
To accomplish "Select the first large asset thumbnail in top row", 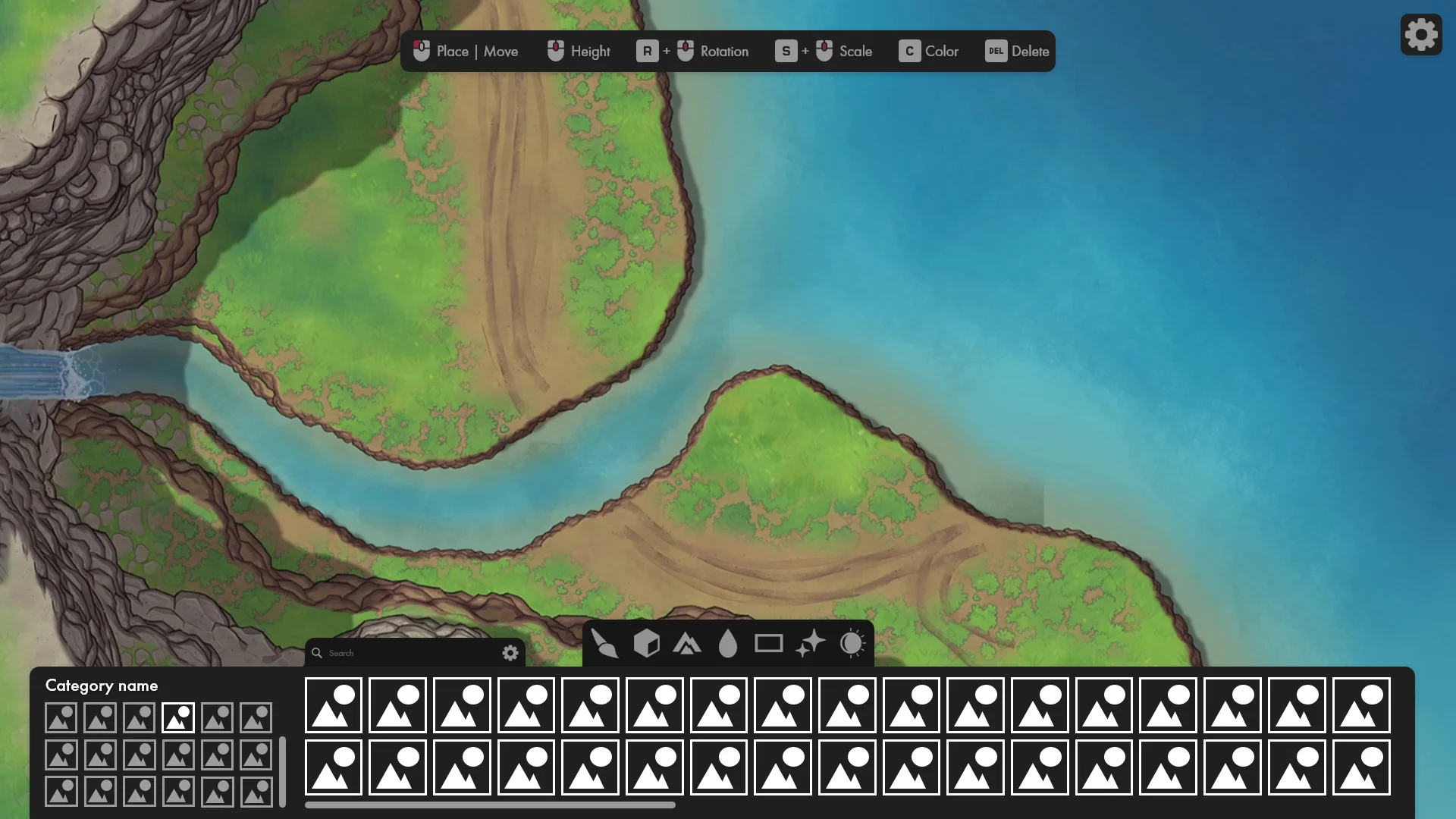I will click(x=333, y=705).
